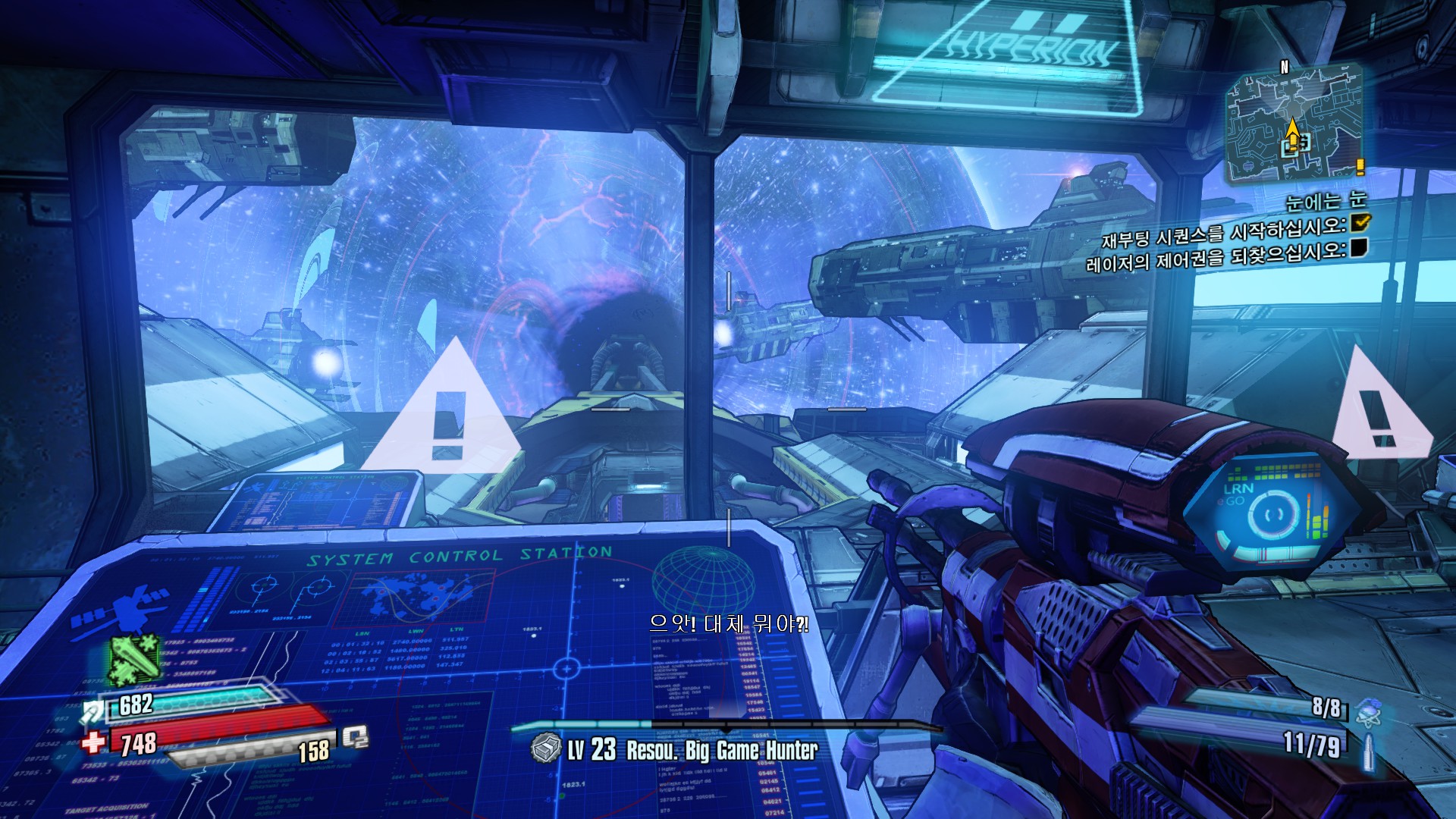Select the green action skill icon

point(135,658)
